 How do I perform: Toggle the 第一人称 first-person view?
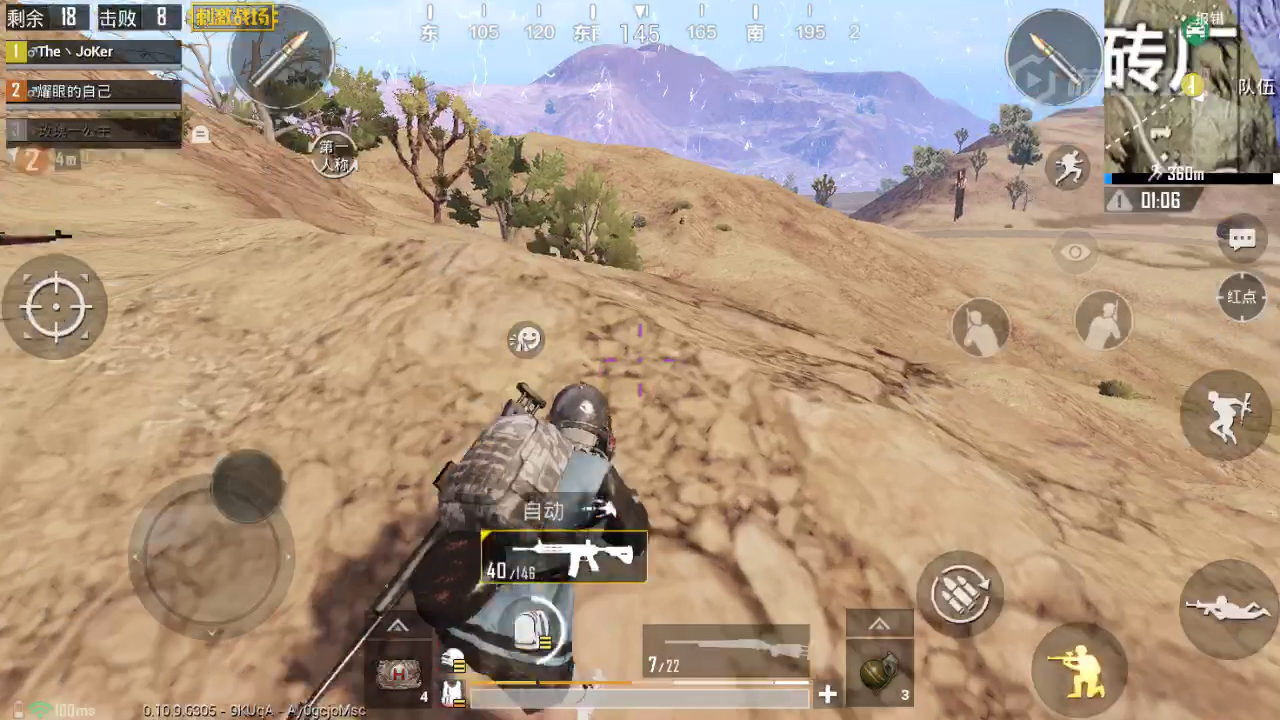click(x=334, y=157)
